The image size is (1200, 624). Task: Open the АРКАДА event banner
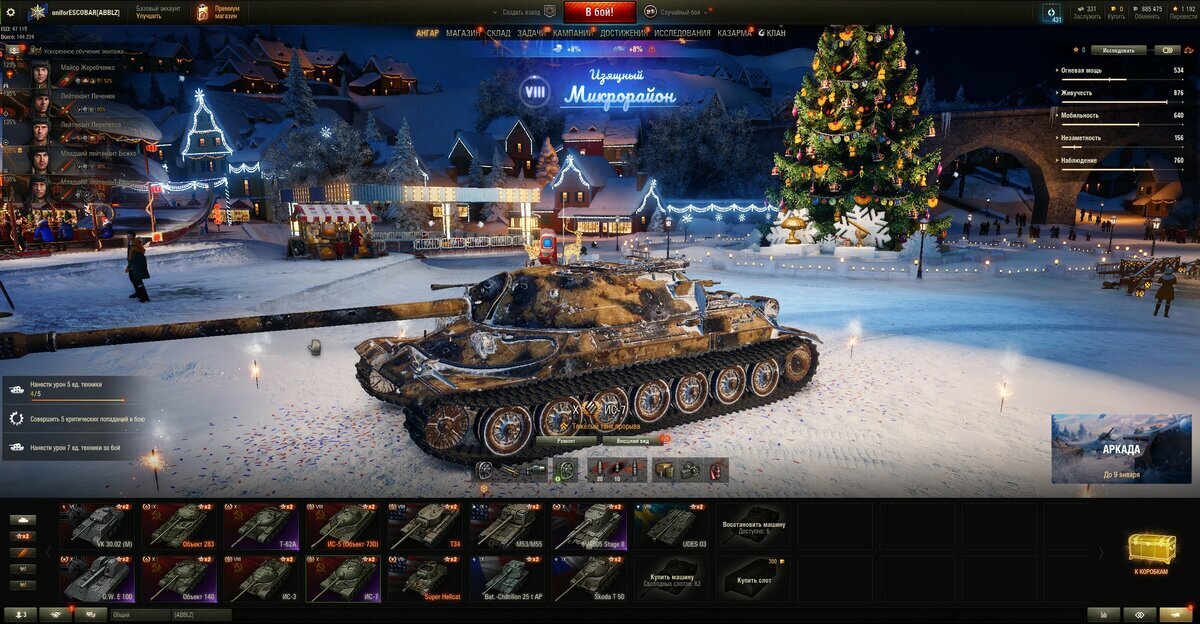tap(1121, 449)
